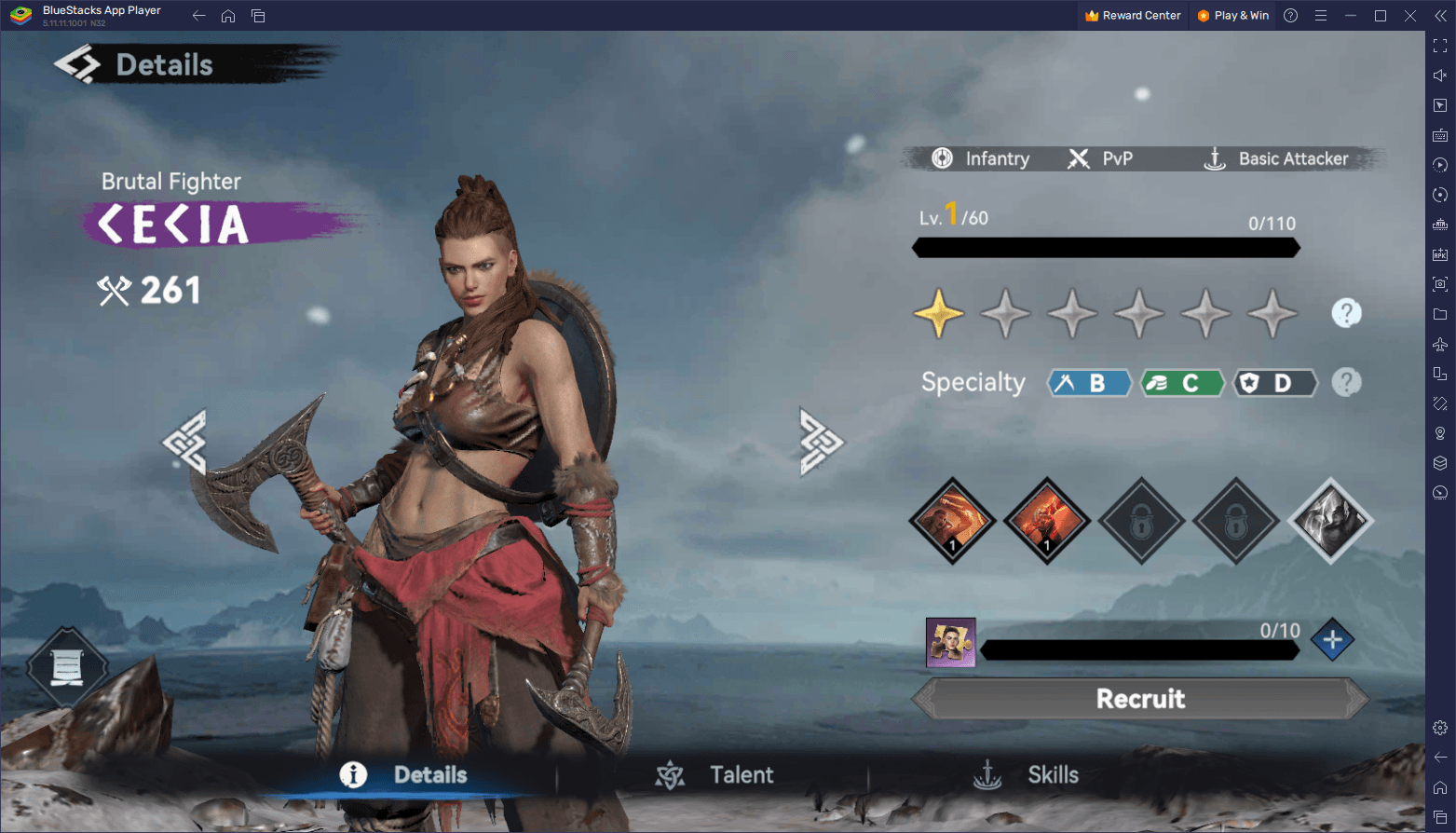
Task: View the Infantry troop type tag
Action: [x=981, y=159]
